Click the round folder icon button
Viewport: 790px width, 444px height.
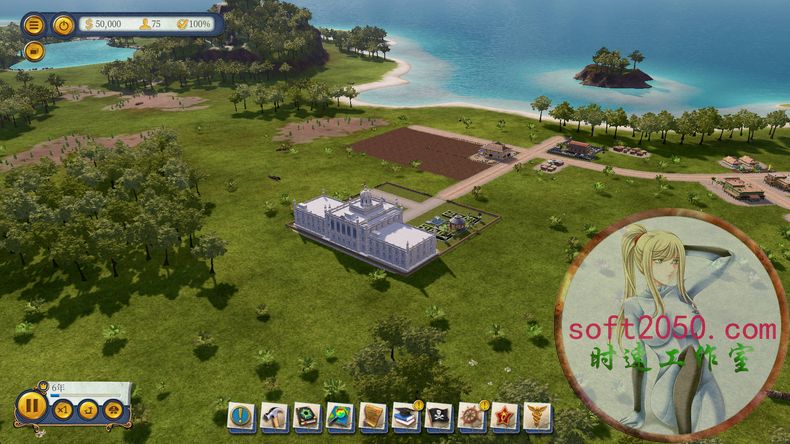(34, 50)
